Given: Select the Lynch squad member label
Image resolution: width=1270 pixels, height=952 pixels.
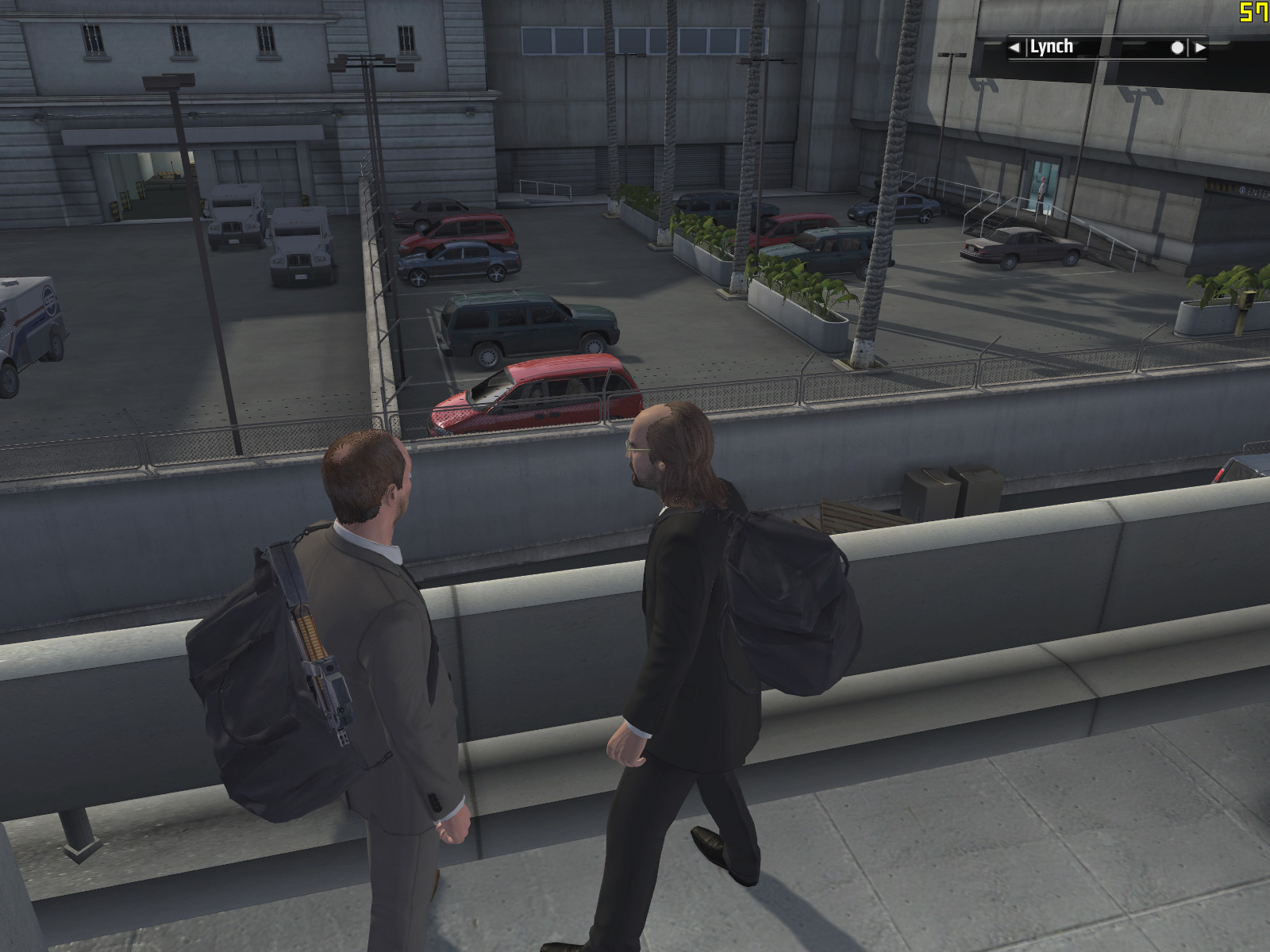Looking at the screenshot, I should [x=1052, y=47].
